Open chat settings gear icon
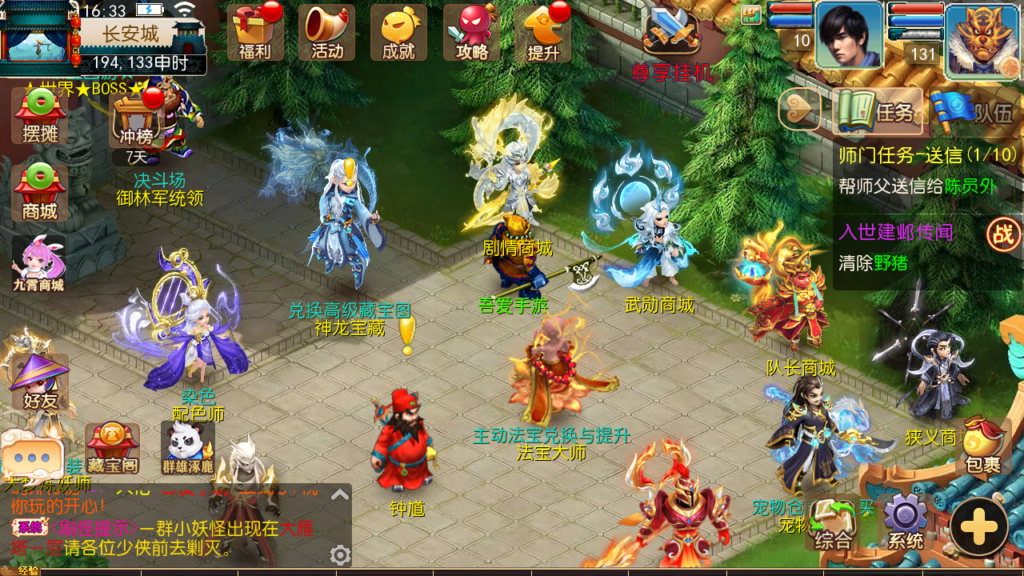Screen dimensions: 1024x576 [340, 555]
